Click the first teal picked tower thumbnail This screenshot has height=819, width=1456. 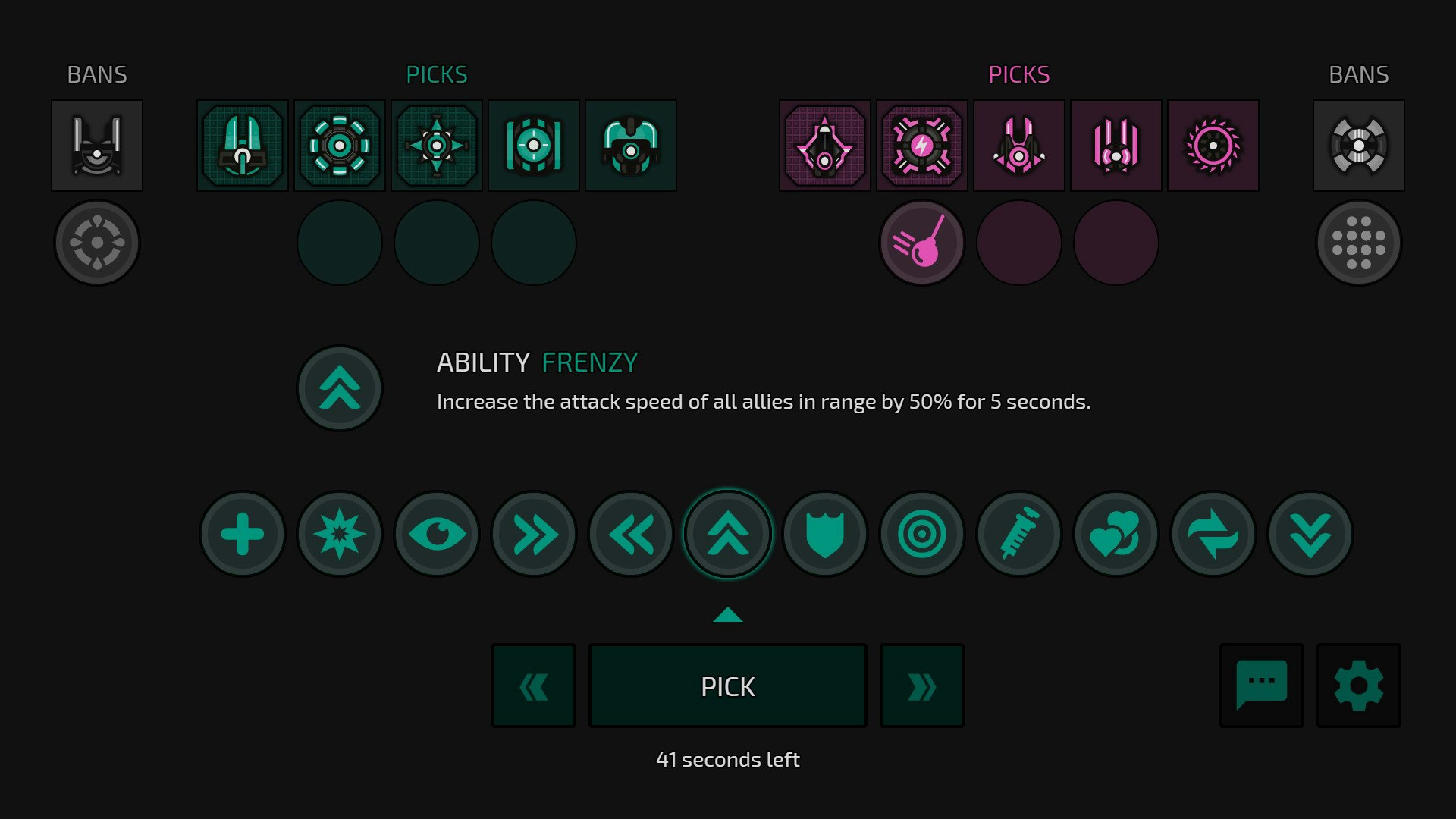pyautogui.click(x=242, y=145)
